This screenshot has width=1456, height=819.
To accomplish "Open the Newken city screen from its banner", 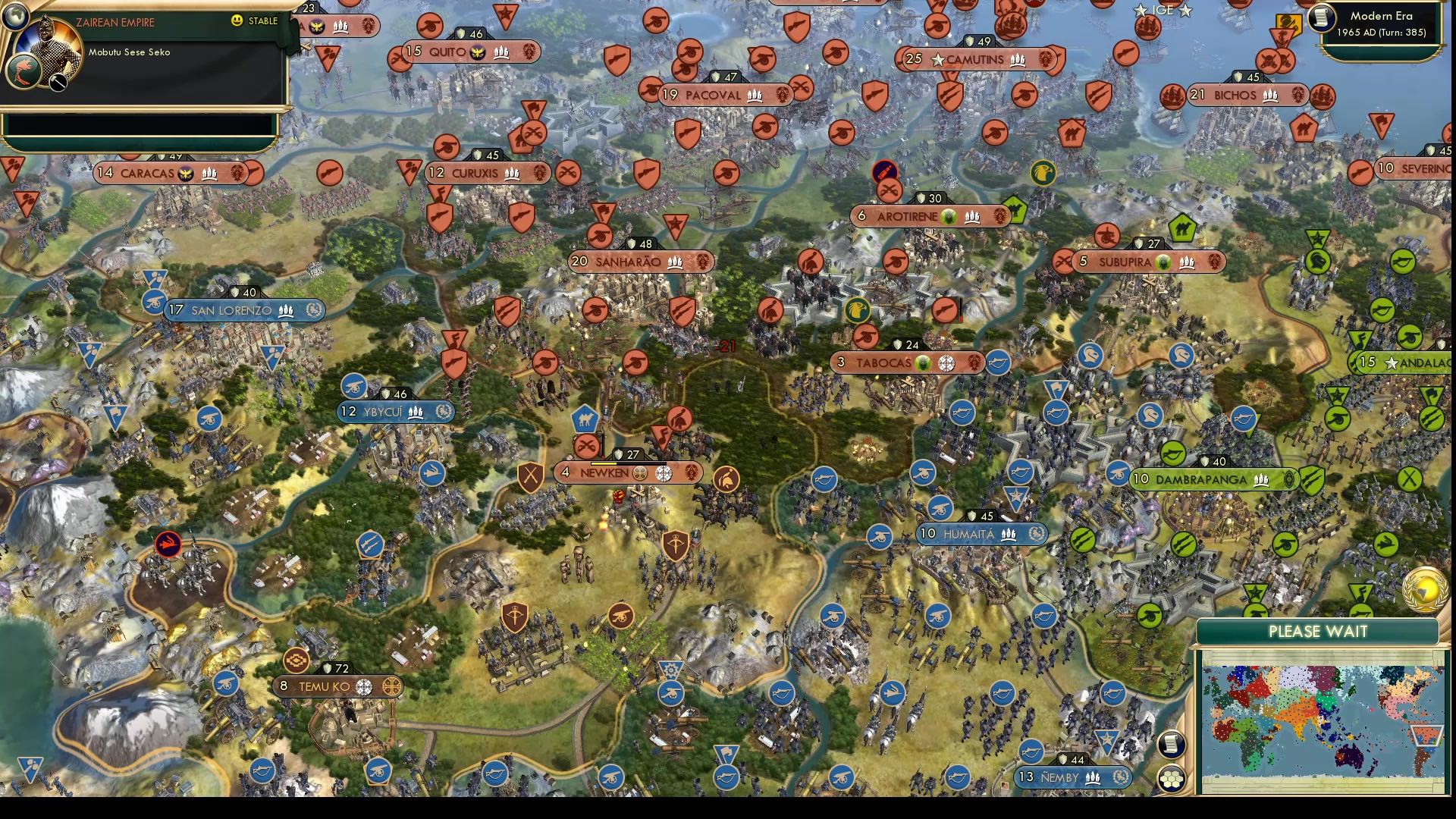I will pos(604,473).
